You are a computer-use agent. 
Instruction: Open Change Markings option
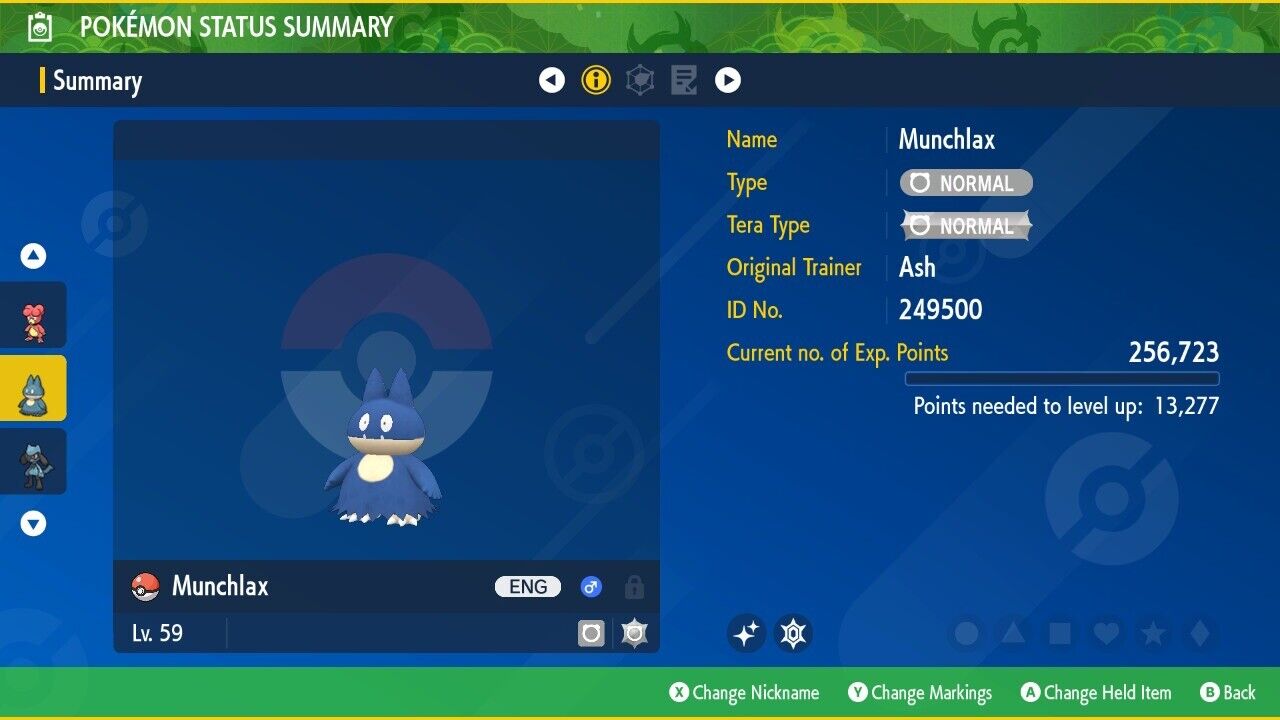(921, 693)
